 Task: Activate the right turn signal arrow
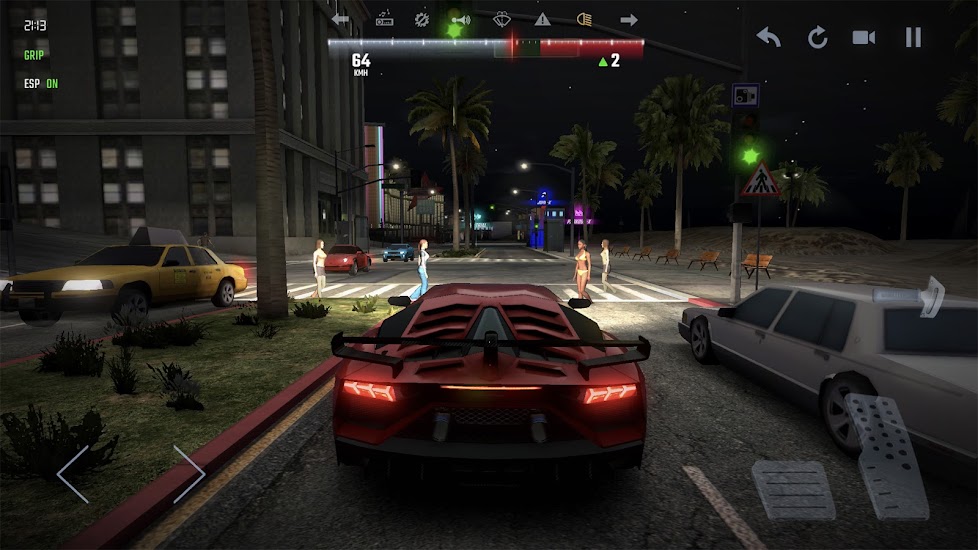pos(629,19)
